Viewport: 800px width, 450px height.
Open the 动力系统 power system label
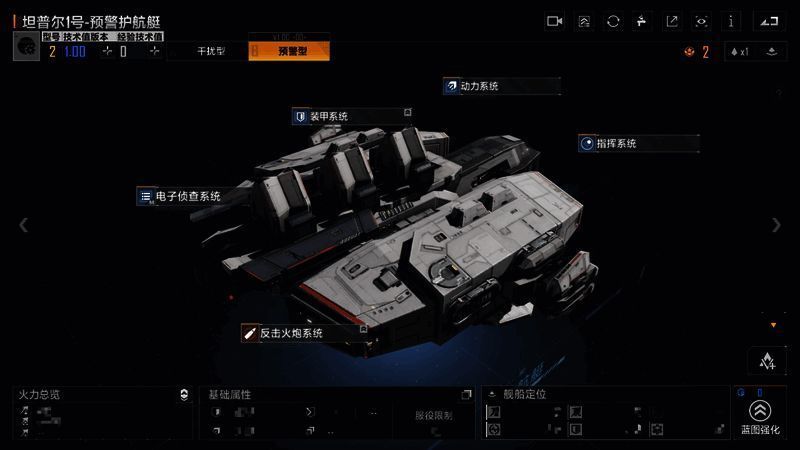click(x=479, y=86)
